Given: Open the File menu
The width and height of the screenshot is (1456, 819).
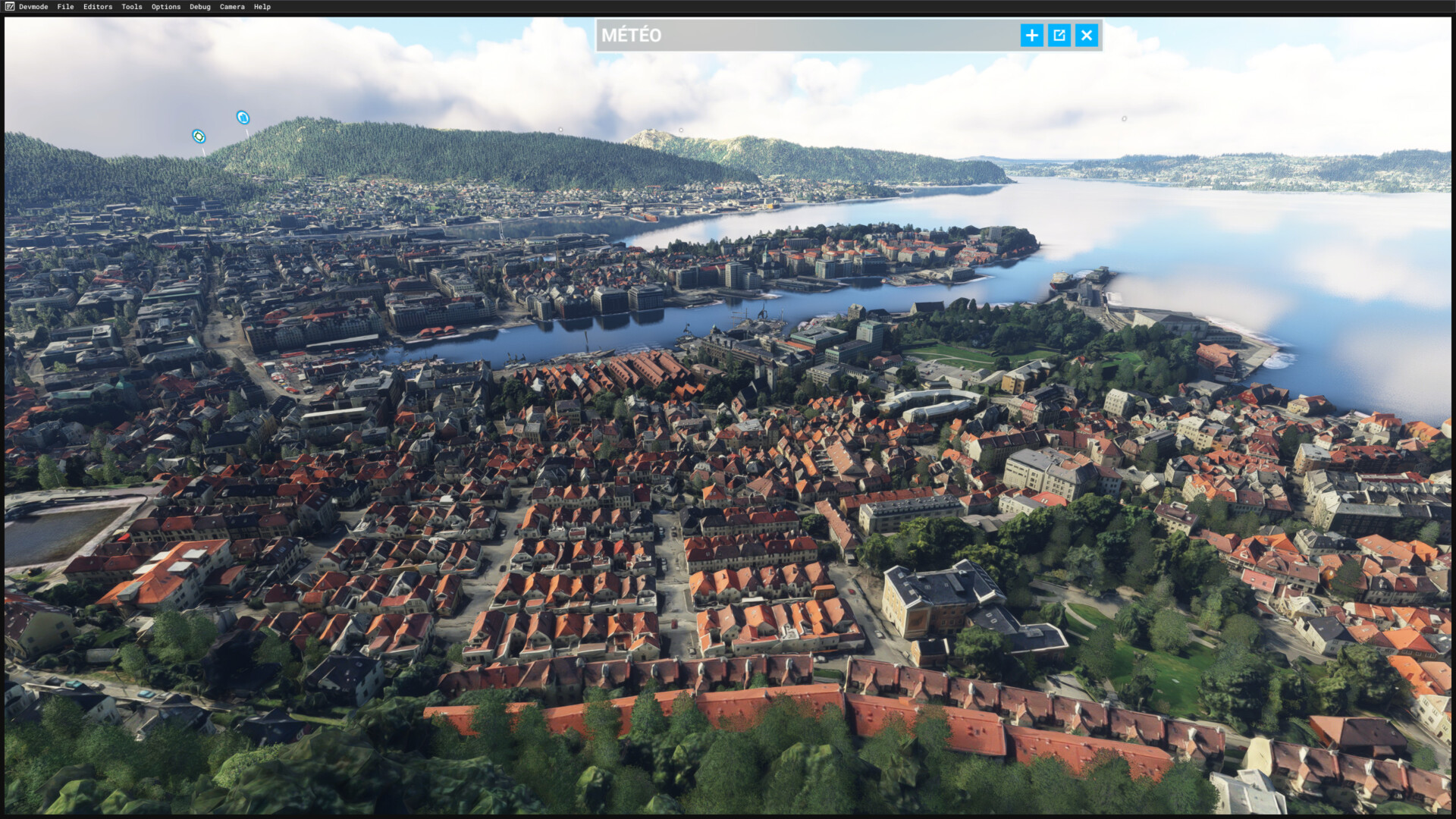Looking at the screenshot, I should click(65, 7).
